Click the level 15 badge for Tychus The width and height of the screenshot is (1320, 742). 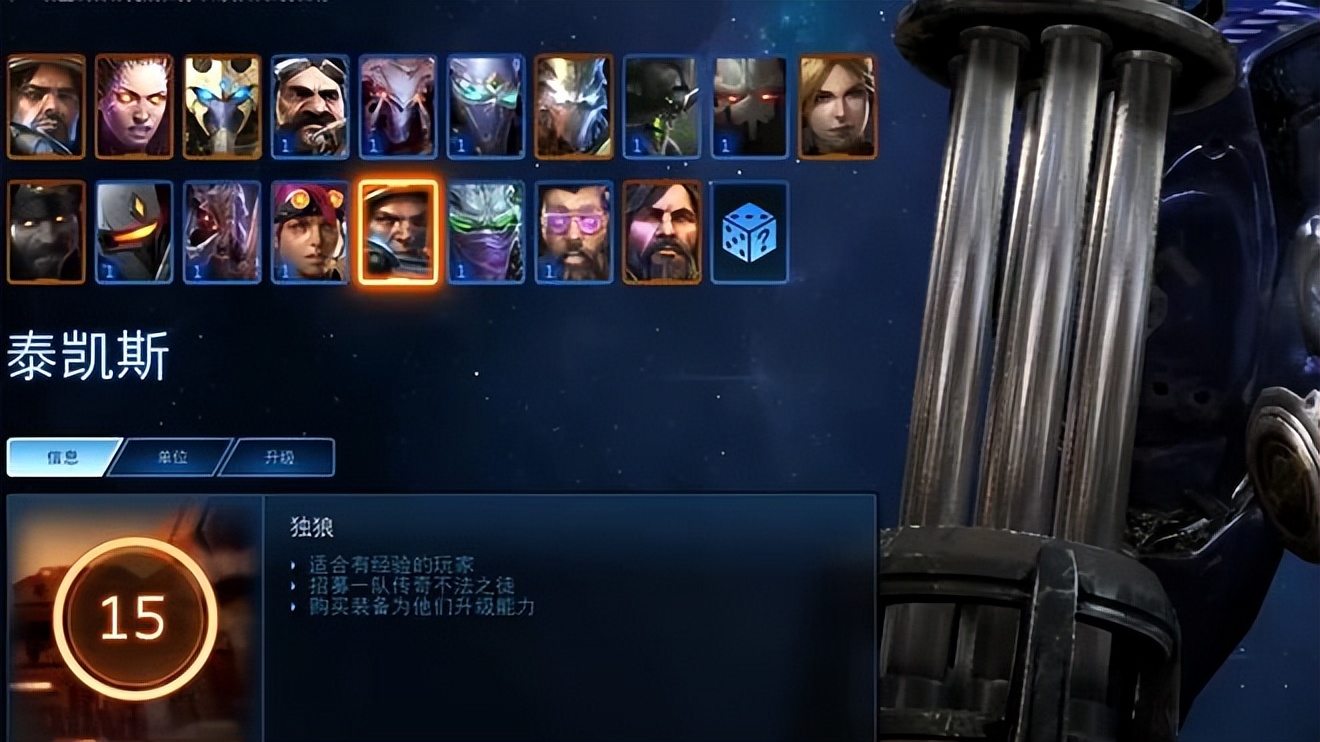pyautogui.click(x=133, y=620)
